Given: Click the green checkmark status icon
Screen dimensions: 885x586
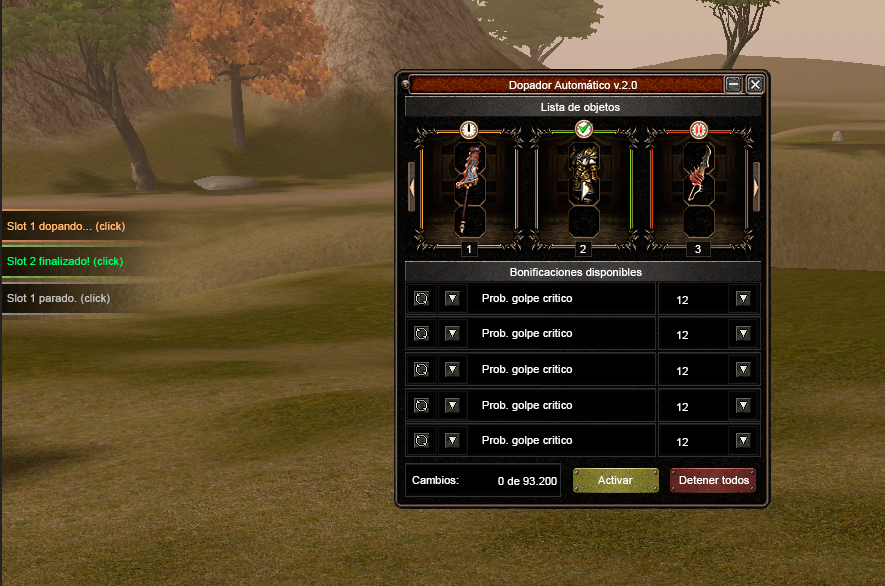Looking at the screenshot, I should (x=584, y=129).
